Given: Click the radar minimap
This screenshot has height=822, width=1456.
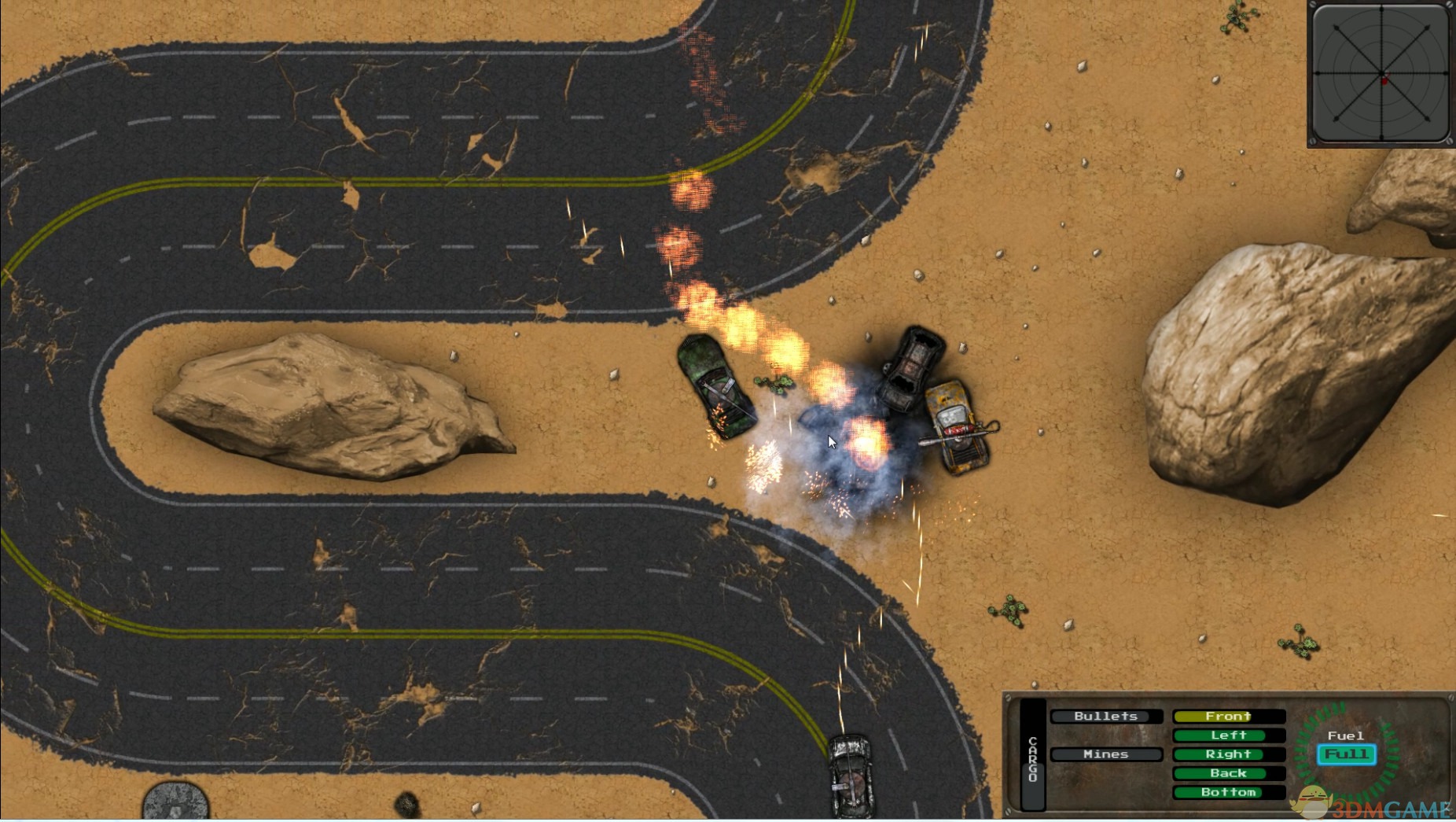Looking at the screenshot, I should [x=1381, y=74].
